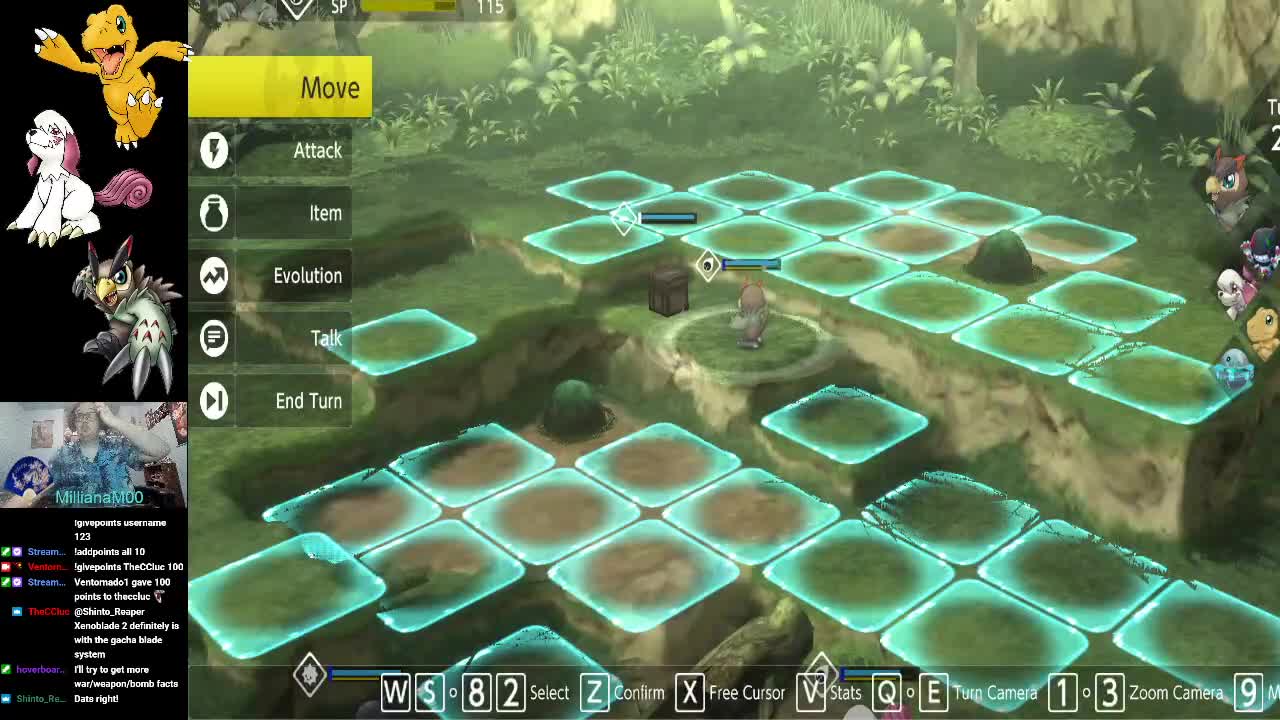Screen dimensions: 1280x720
Task: Click the End Turn skip icon
Action: click(213, 400)
